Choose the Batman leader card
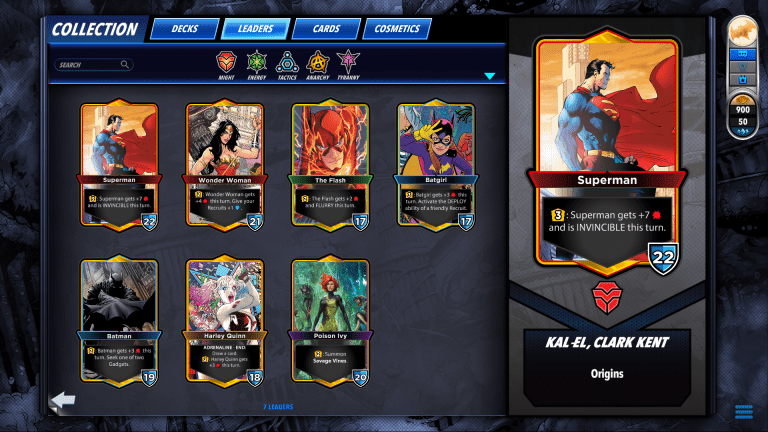 tap(119, 322)
